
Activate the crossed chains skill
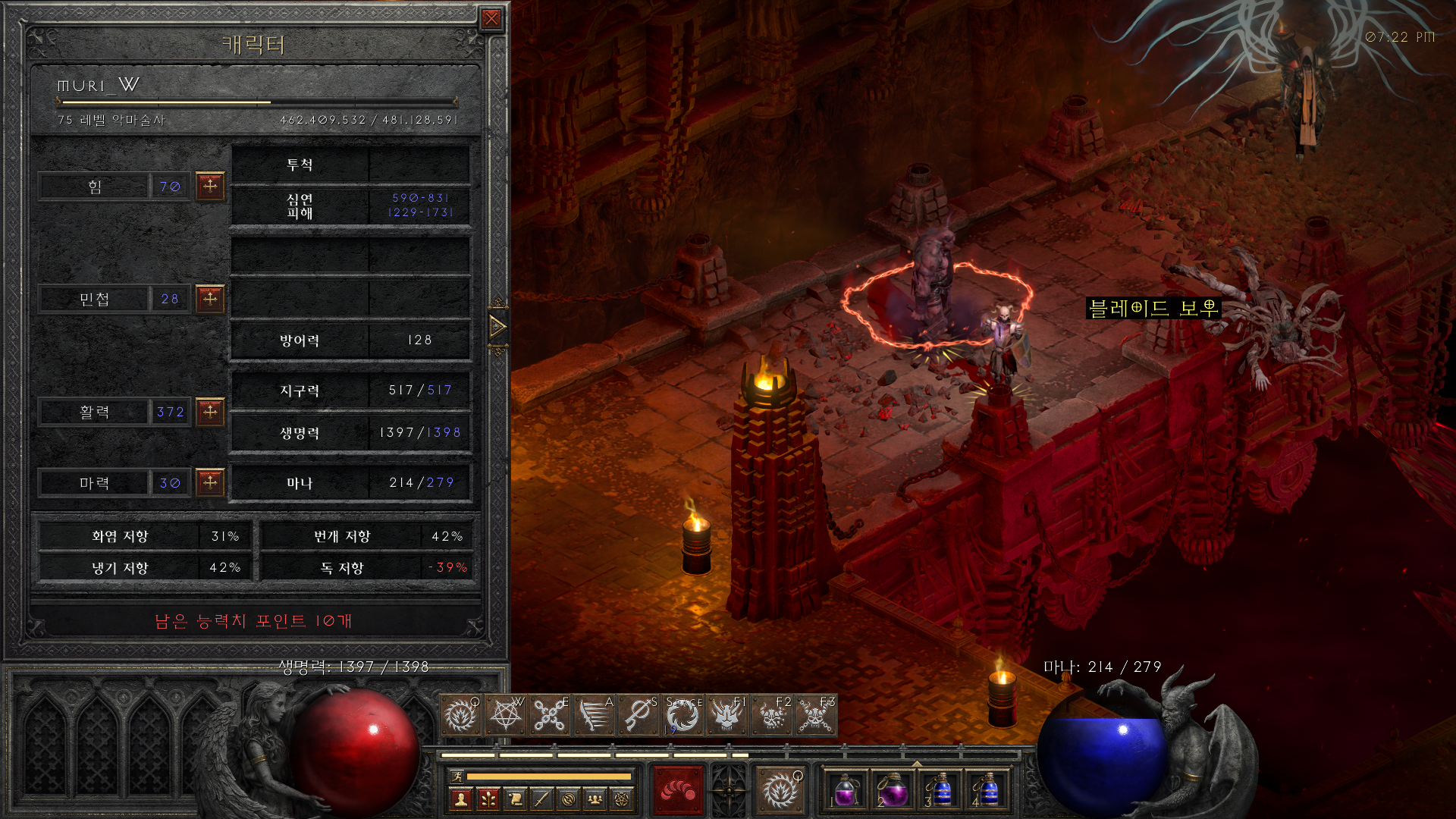[x=549, y=715]
